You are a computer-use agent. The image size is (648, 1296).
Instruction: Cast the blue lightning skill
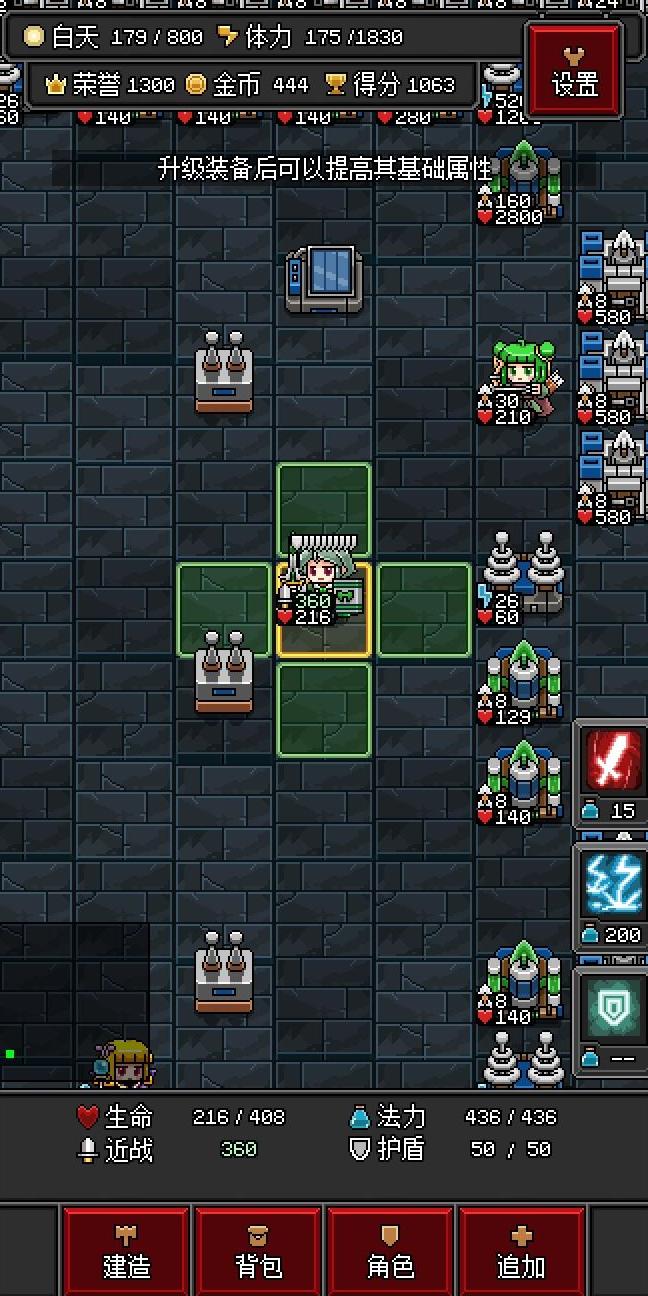(612, 886)
